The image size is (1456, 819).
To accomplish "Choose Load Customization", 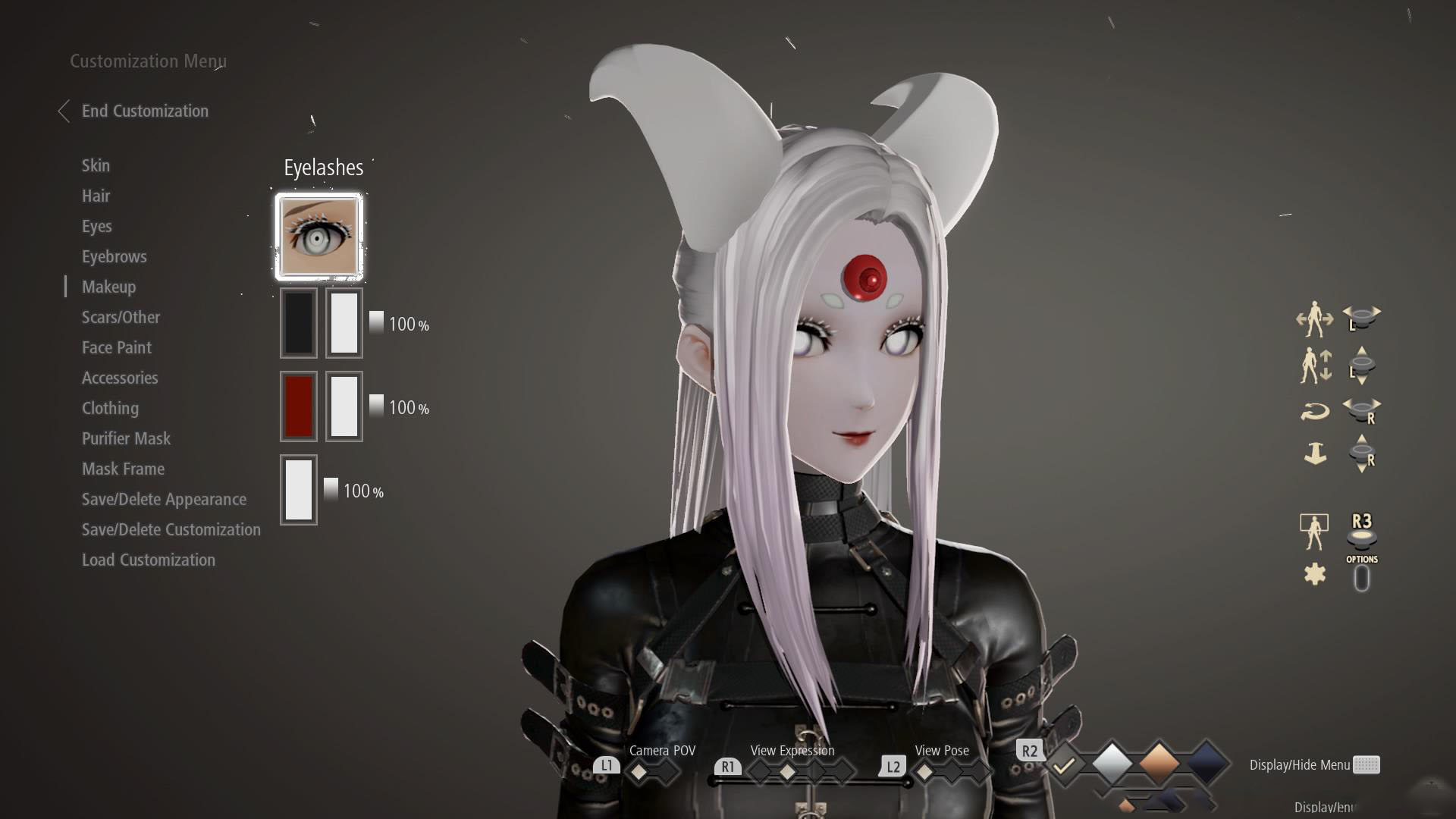I will click(148, 560).
